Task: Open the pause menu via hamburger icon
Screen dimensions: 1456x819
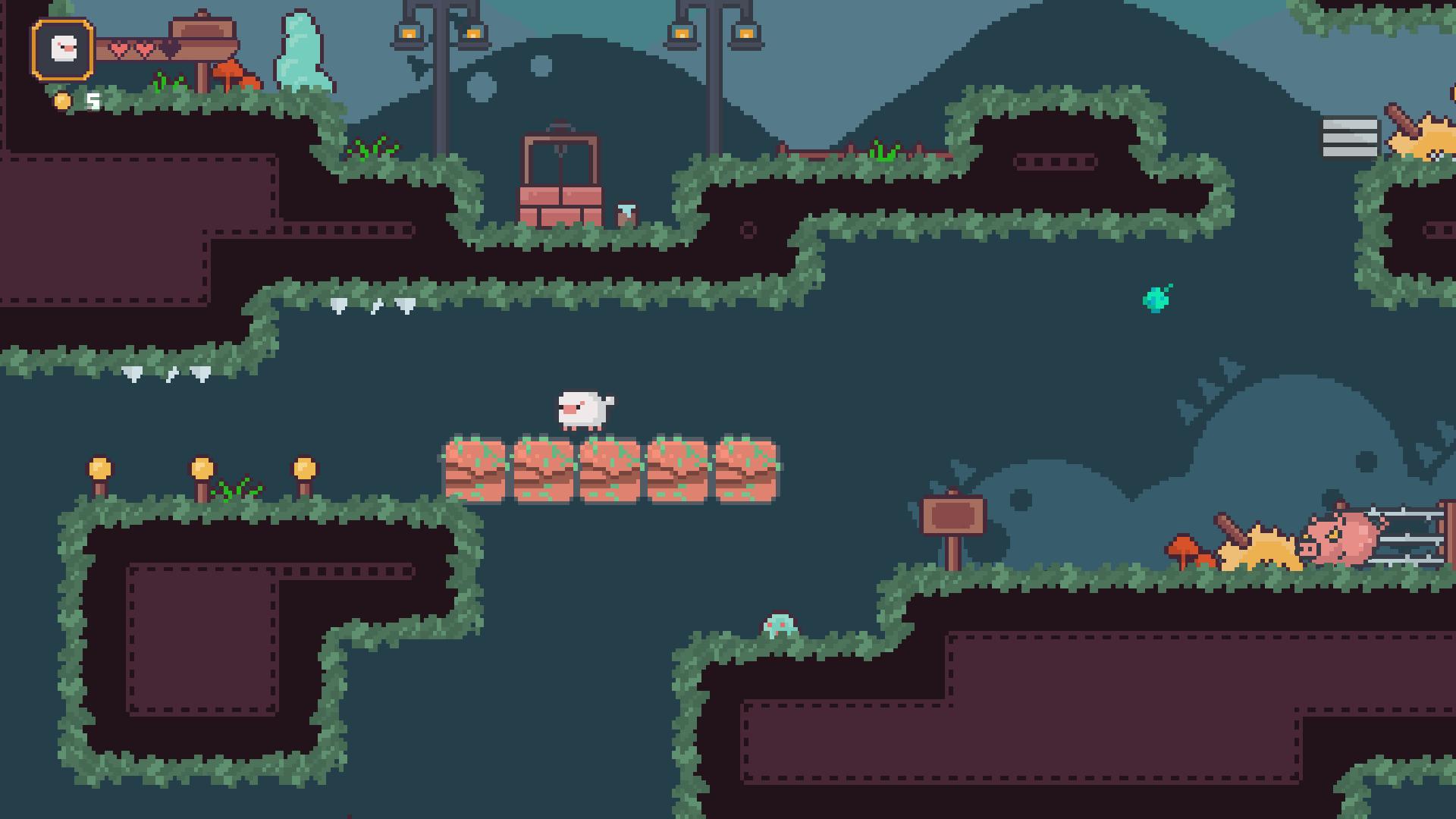Action: click(x=1348, y=136)
